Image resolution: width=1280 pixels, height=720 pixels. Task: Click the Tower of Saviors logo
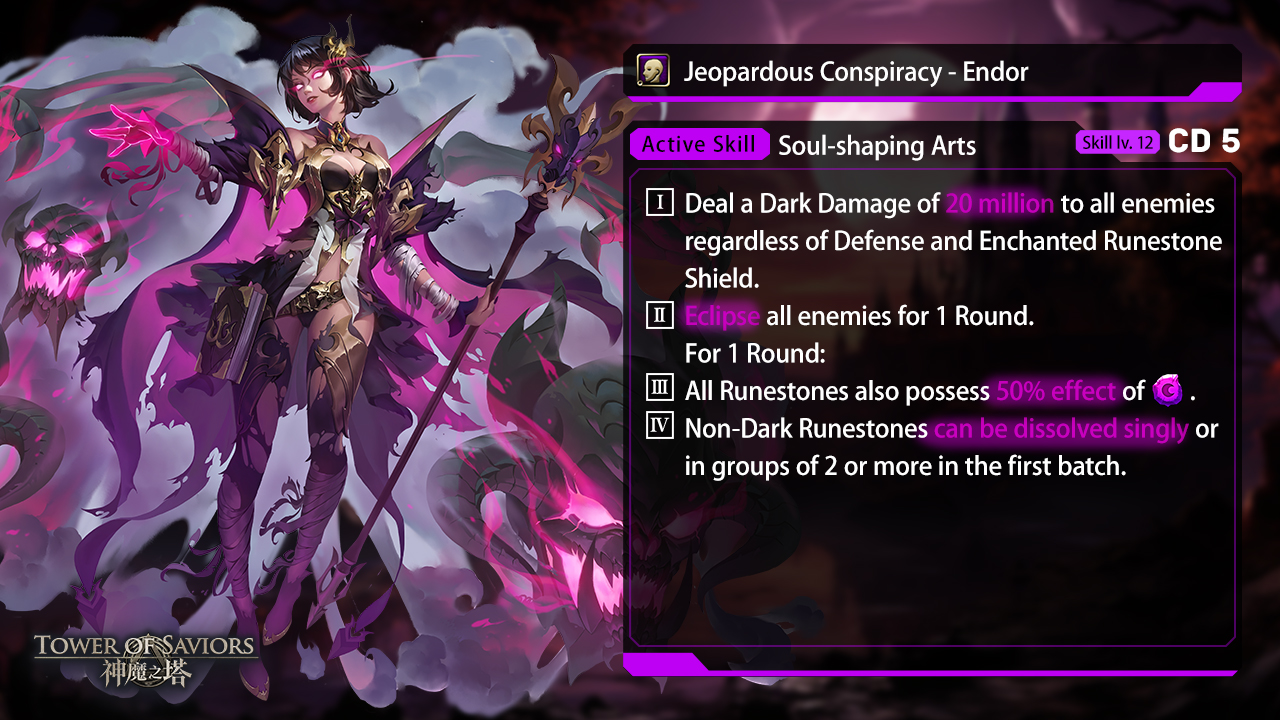point(145,657)
